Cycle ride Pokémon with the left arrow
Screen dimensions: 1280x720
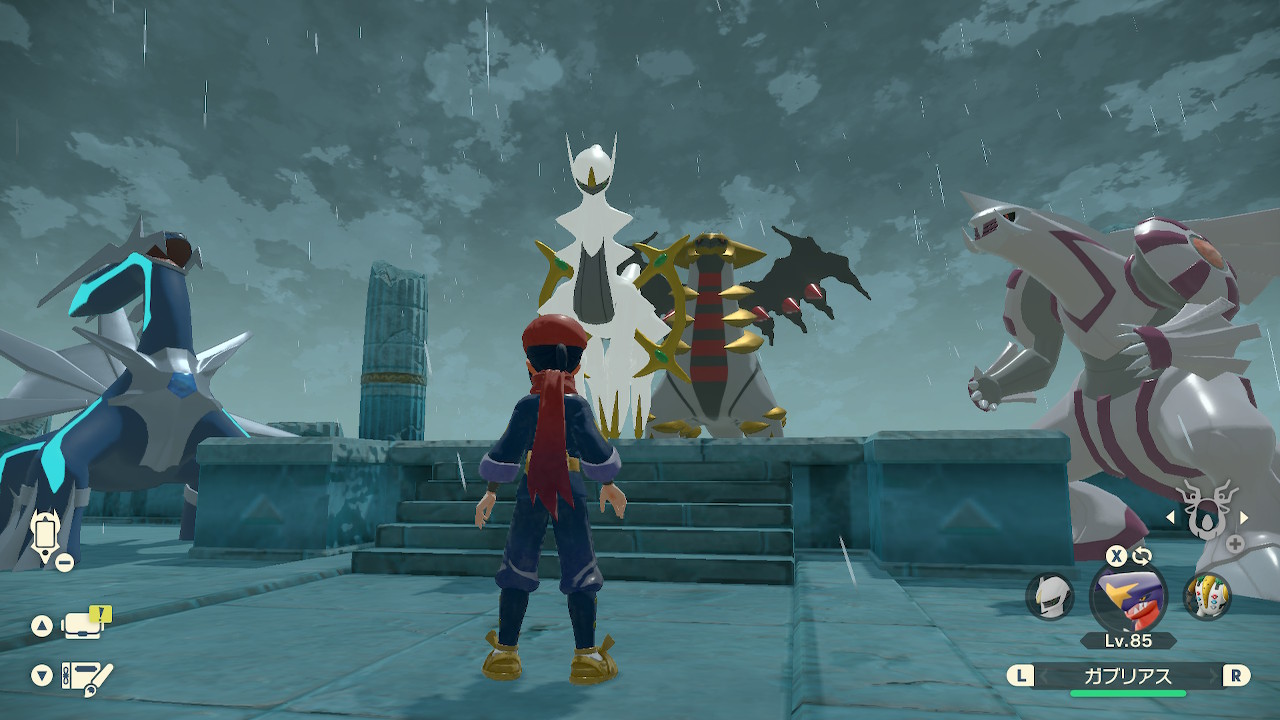click(1172, 517)
